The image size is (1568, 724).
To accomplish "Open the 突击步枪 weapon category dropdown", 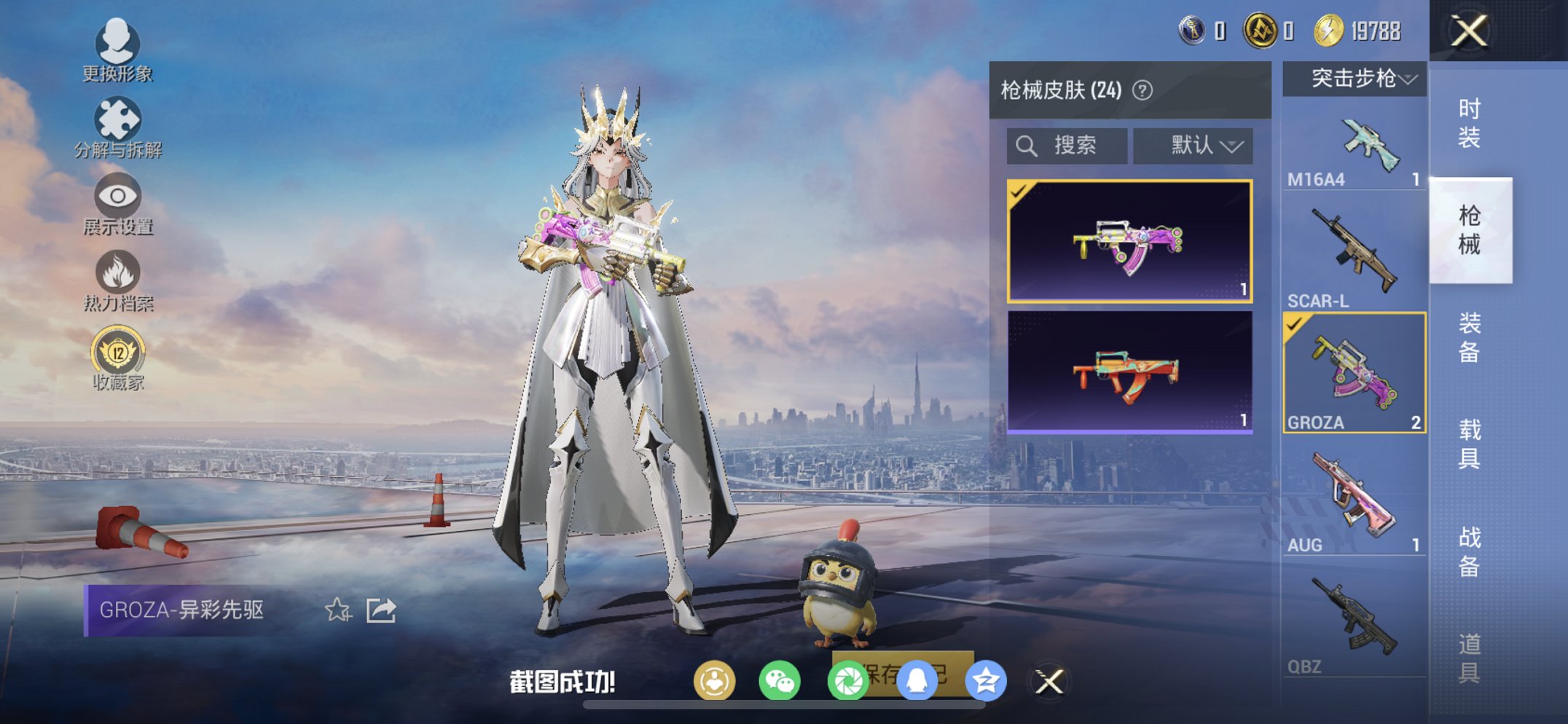I will [1354, 80].
